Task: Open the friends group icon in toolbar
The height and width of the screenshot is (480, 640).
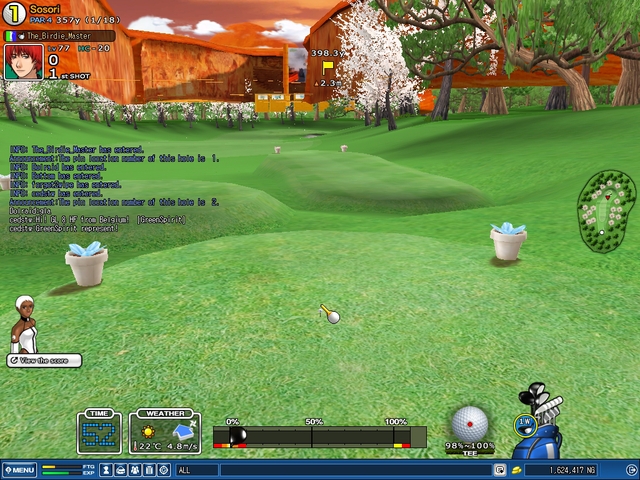Action: tap(135, 470)
